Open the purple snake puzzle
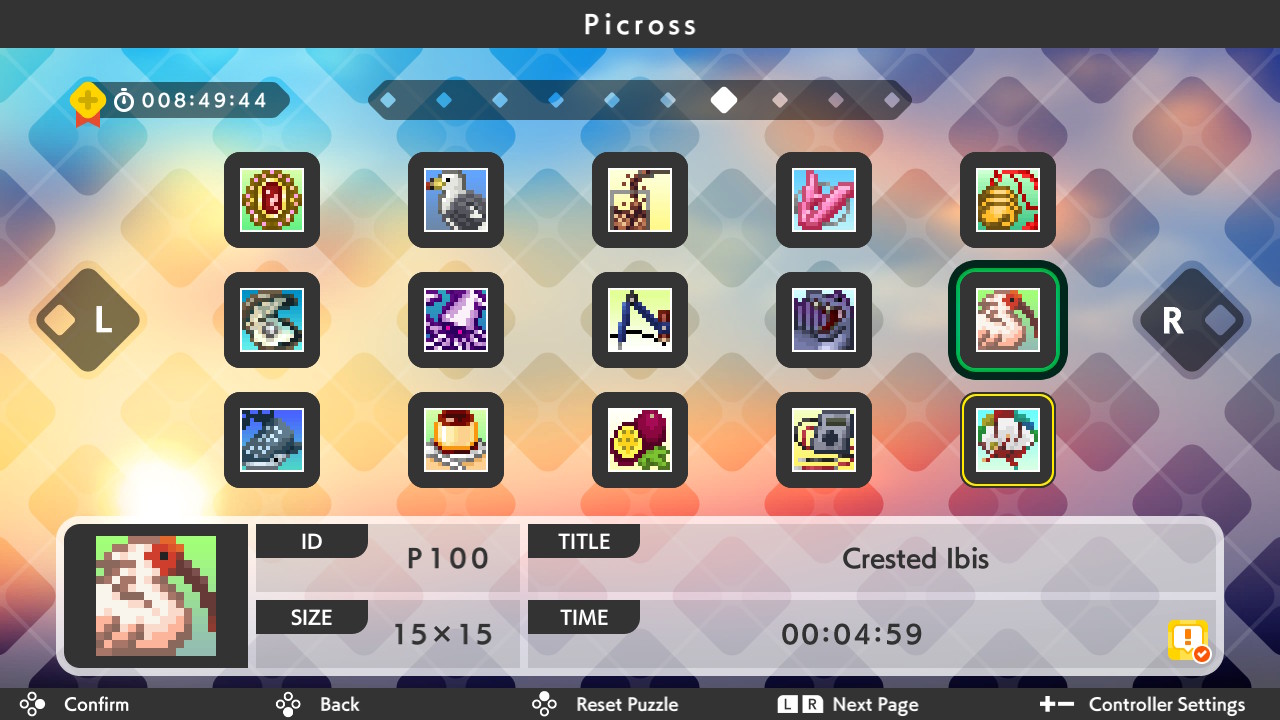 coord(824,320)
